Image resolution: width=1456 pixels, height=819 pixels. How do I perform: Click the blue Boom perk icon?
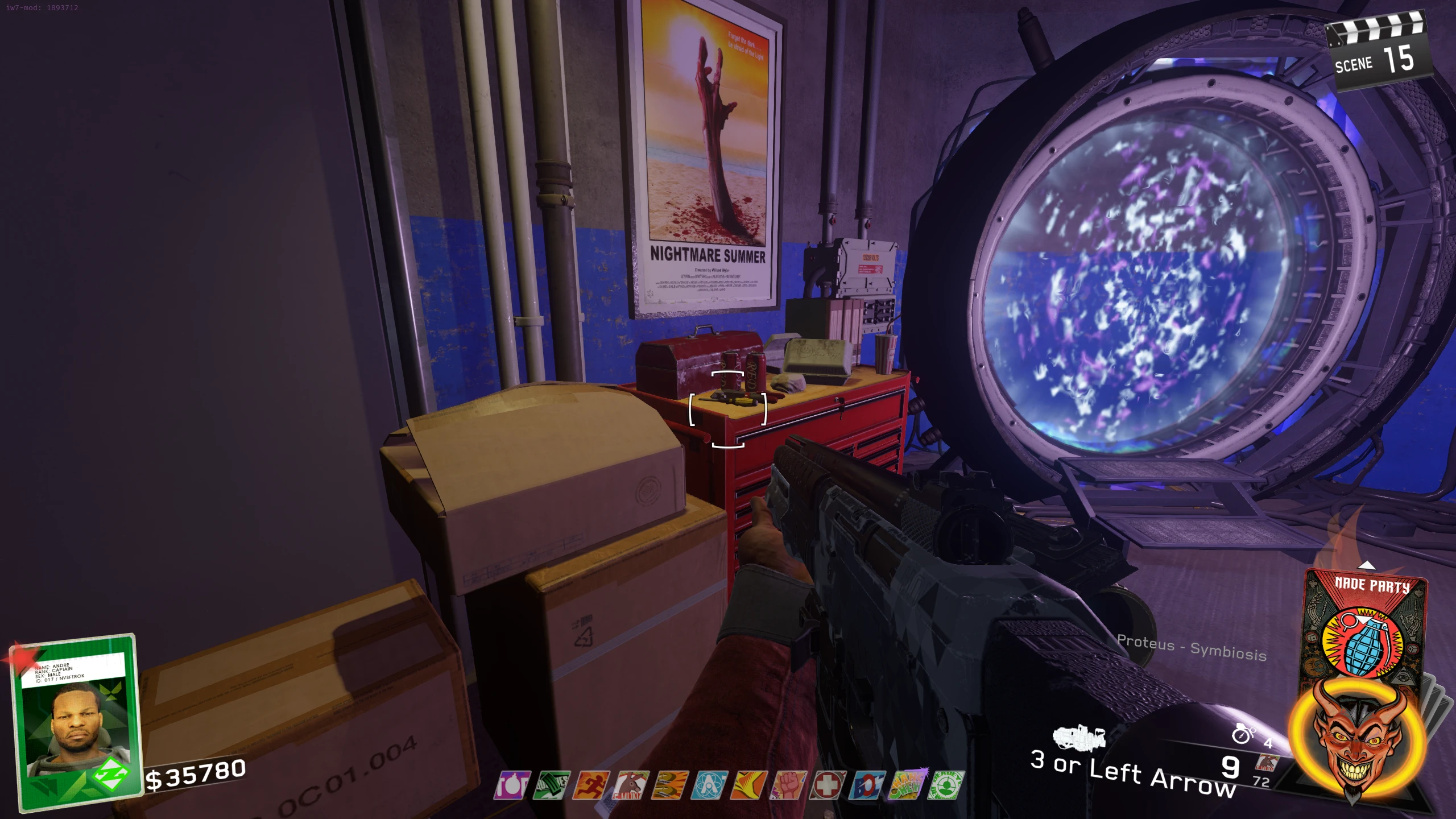click(x=867, y=785)
